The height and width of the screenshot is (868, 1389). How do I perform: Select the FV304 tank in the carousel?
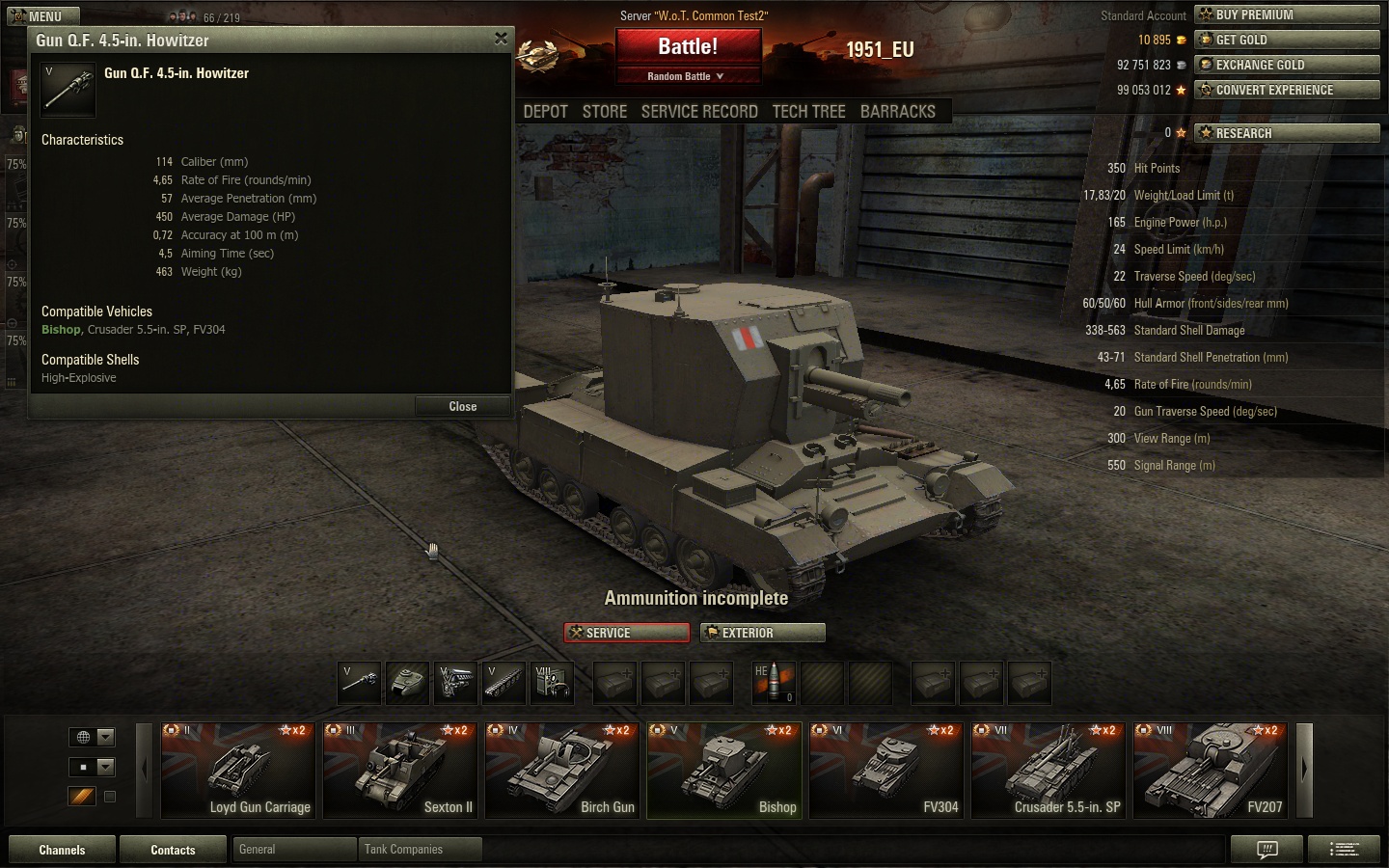point(885,770)
